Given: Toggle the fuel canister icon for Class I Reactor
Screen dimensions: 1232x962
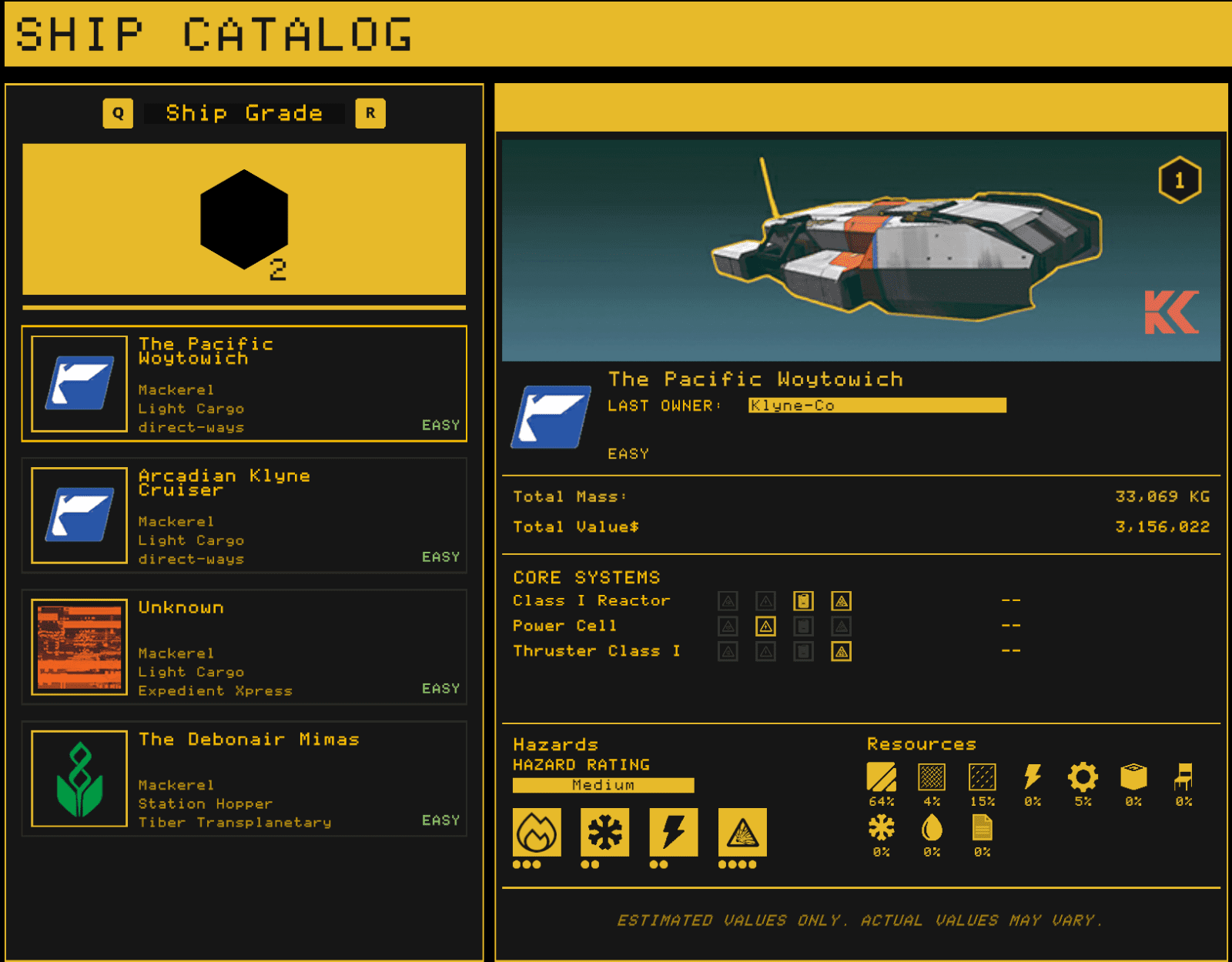Looking at the screenshot, I should (802, 601).
